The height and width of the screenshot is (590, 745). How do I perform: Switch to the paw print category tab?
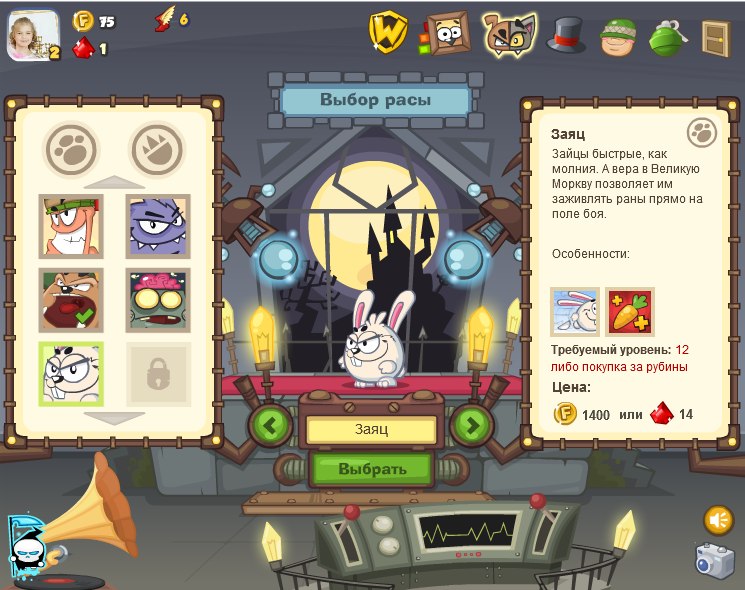[x=71, y=149]
